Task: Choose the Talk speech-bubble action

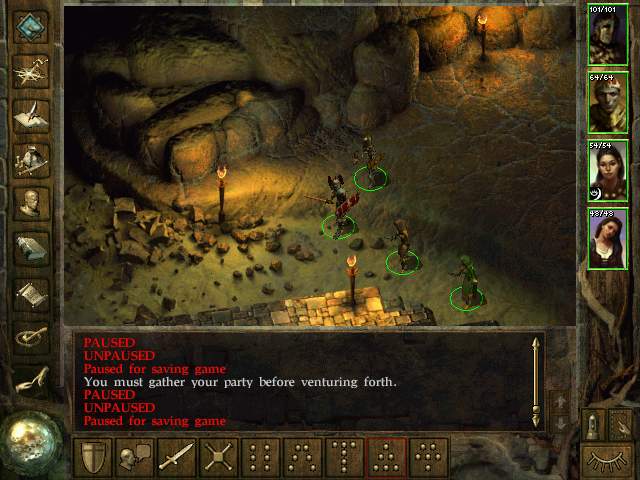Action: (135, 456)
